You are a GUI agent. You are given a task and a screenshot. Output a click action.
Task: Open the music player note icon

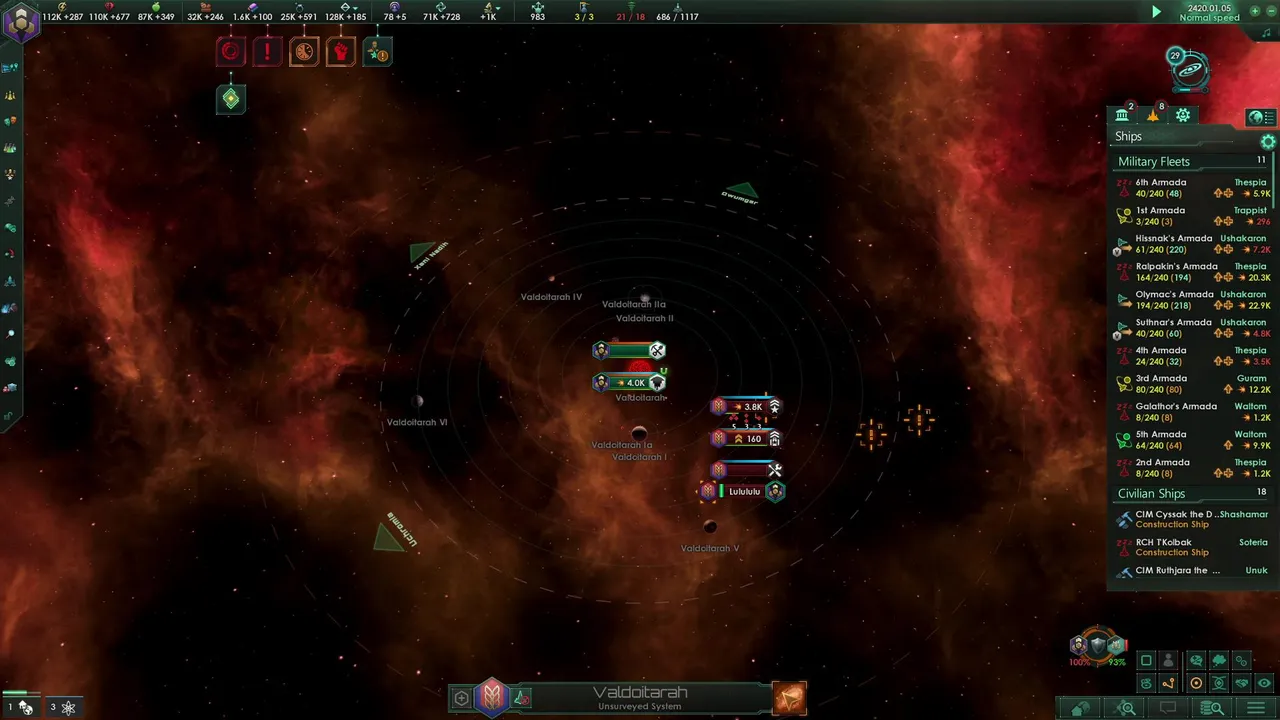(1266, 33)
